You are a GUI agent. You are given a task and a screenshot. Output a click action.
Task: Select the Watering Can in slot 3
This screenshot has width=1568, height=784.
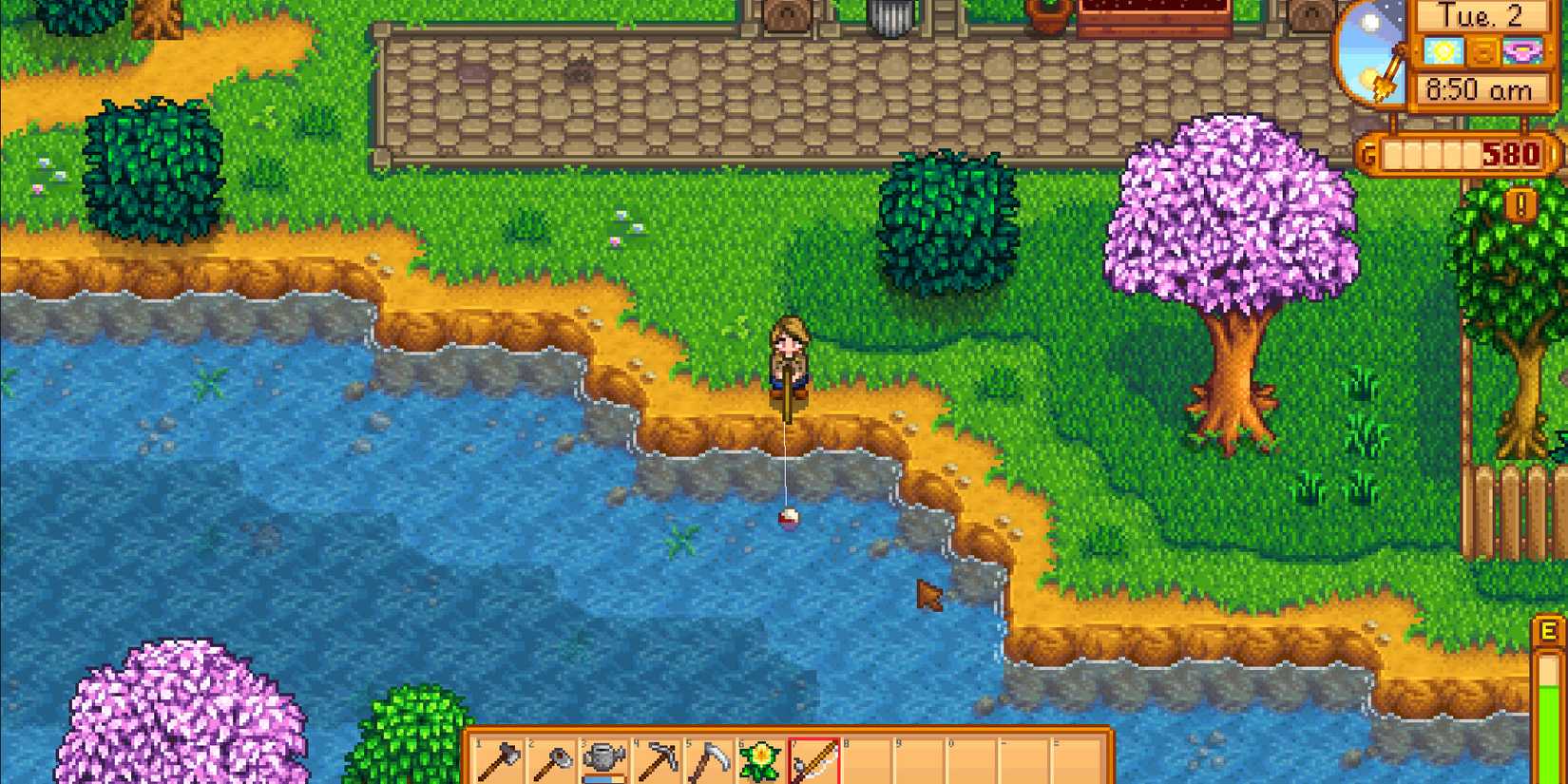coord(604,760)
